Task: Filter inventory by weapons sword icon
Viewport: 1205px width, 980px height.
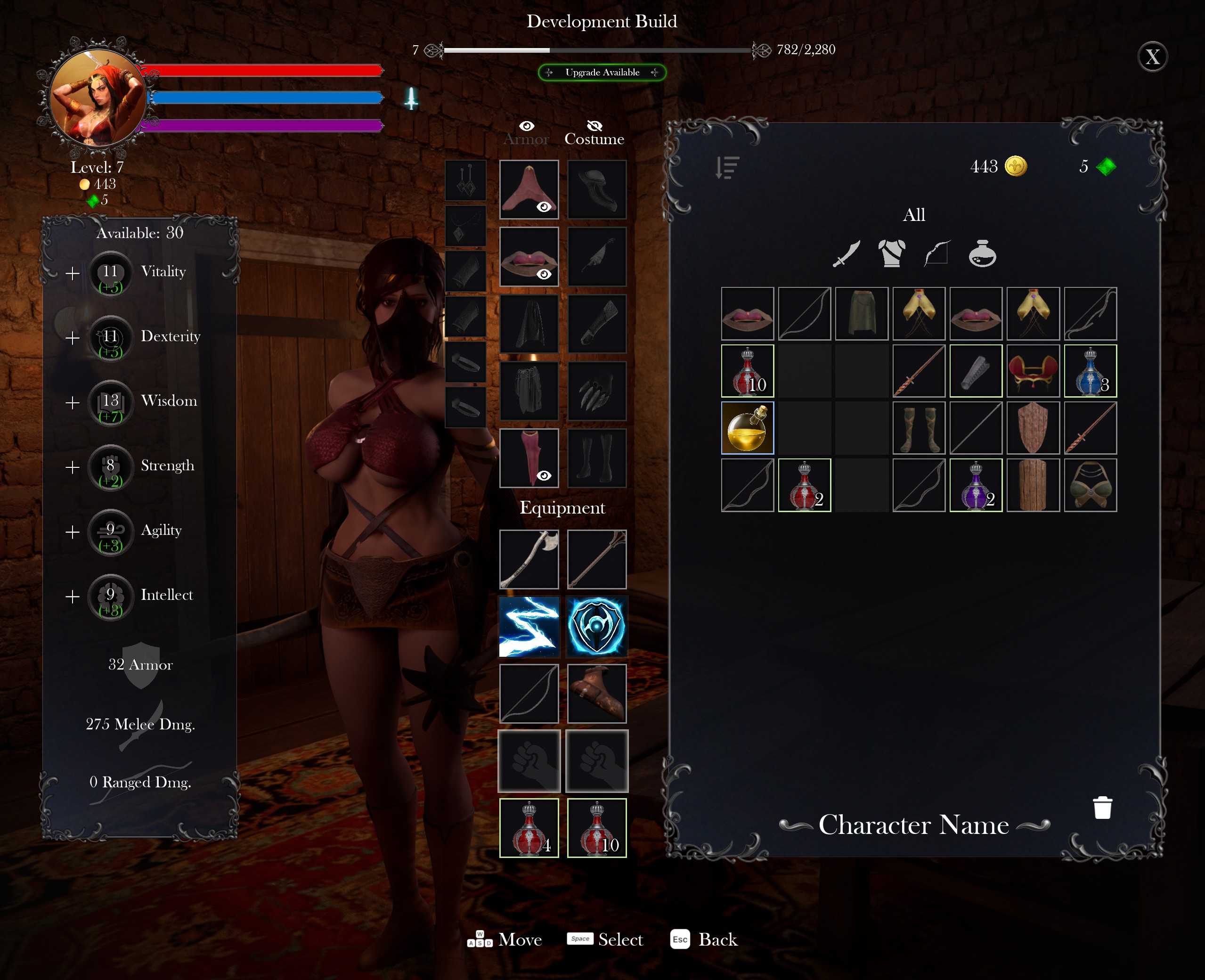Action: [847, 253]
